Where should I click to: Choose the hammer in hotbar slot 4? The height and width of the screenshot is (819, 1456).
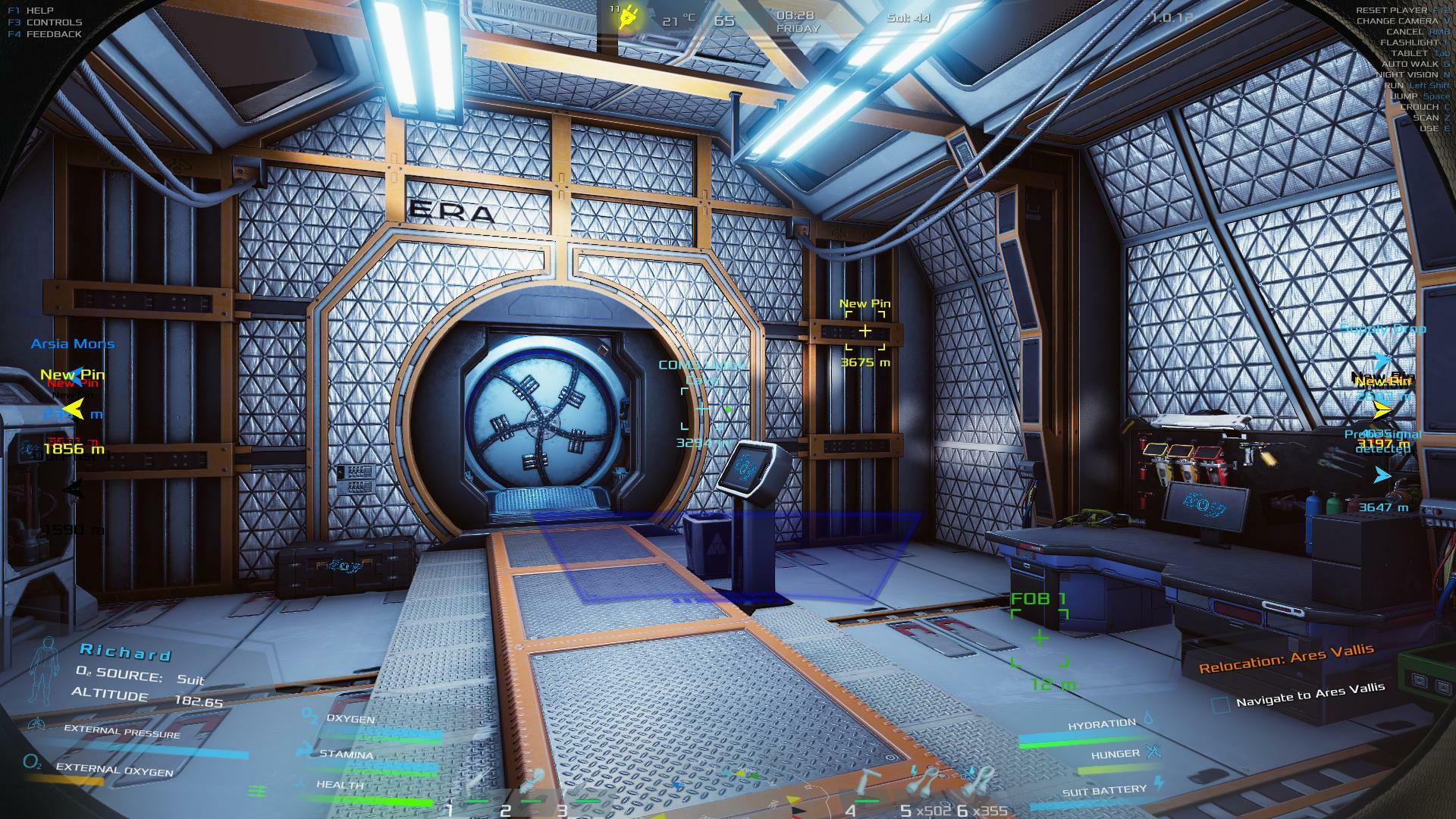(866, 783)
